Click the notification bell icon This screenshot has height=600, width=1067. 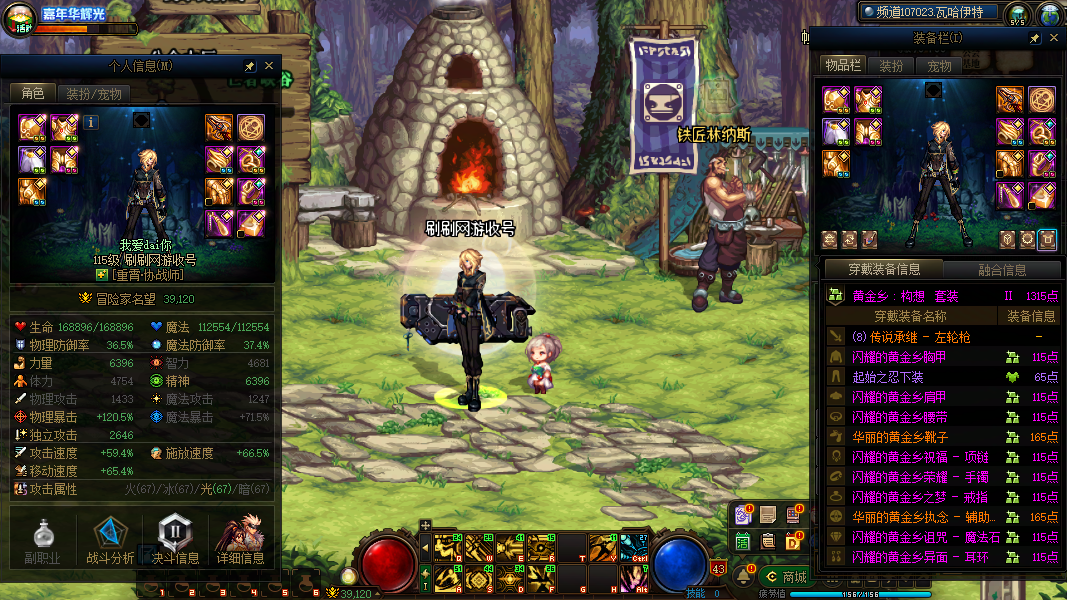coord(745,575)
